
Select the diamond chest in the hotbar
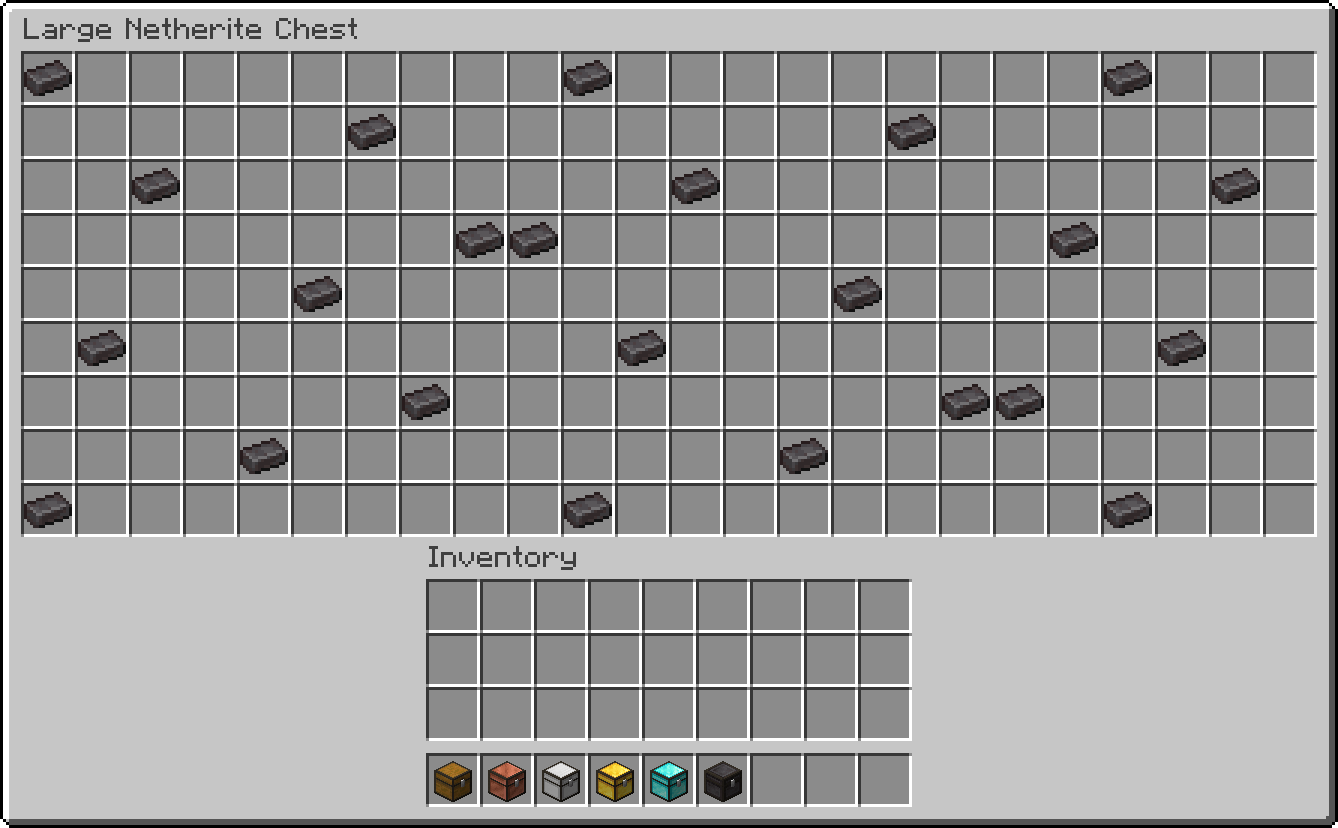(669, 783)
